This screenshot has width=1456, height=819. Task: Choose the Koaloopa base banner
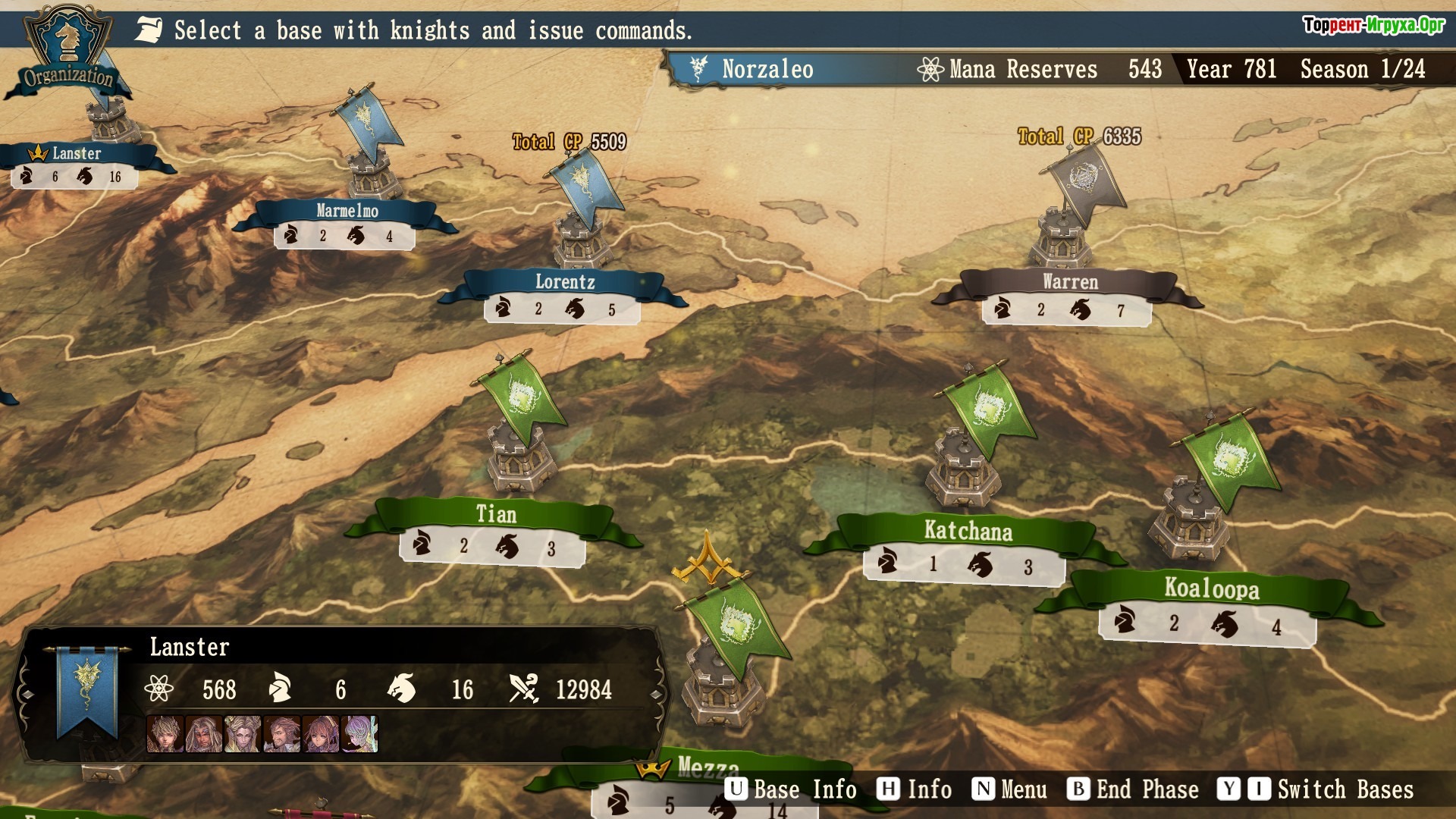click(x=1211, y=588)
